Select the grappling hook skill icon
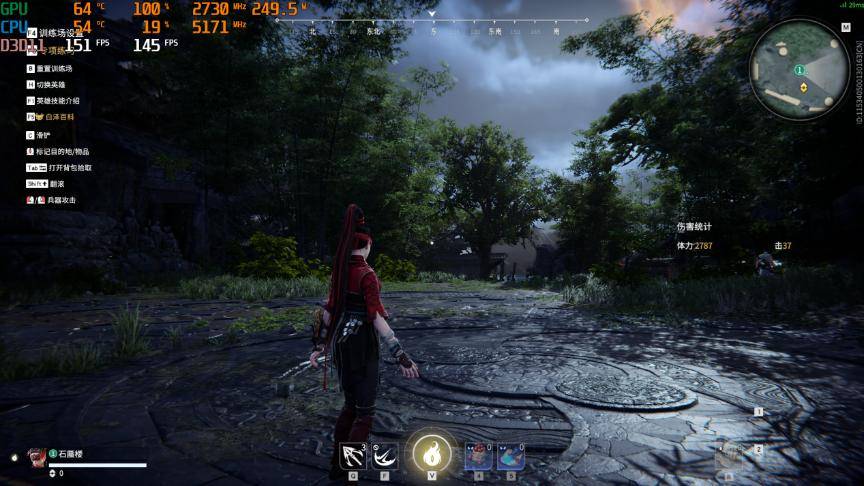This screenshot has width=864, height=486. pos(353,456)
